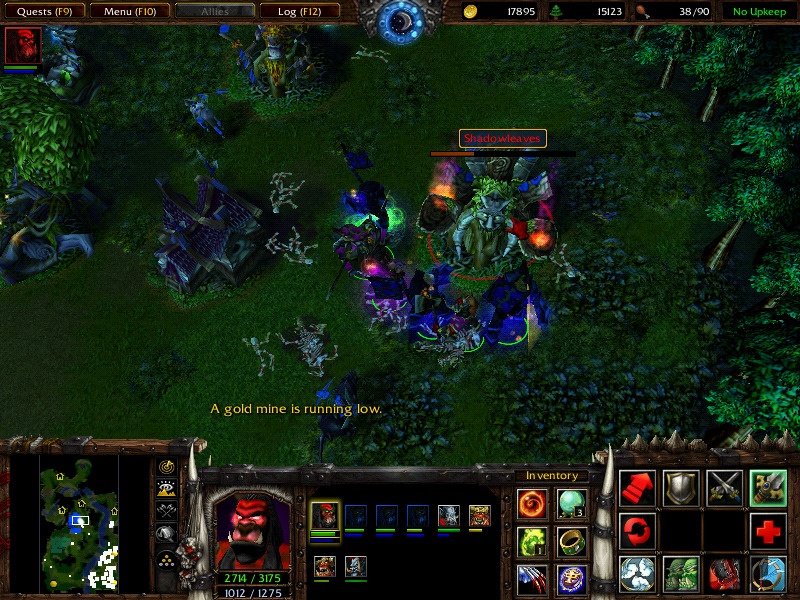Click the shield command icon
Viewport: 800px width, 600px height.
(681, 487)
